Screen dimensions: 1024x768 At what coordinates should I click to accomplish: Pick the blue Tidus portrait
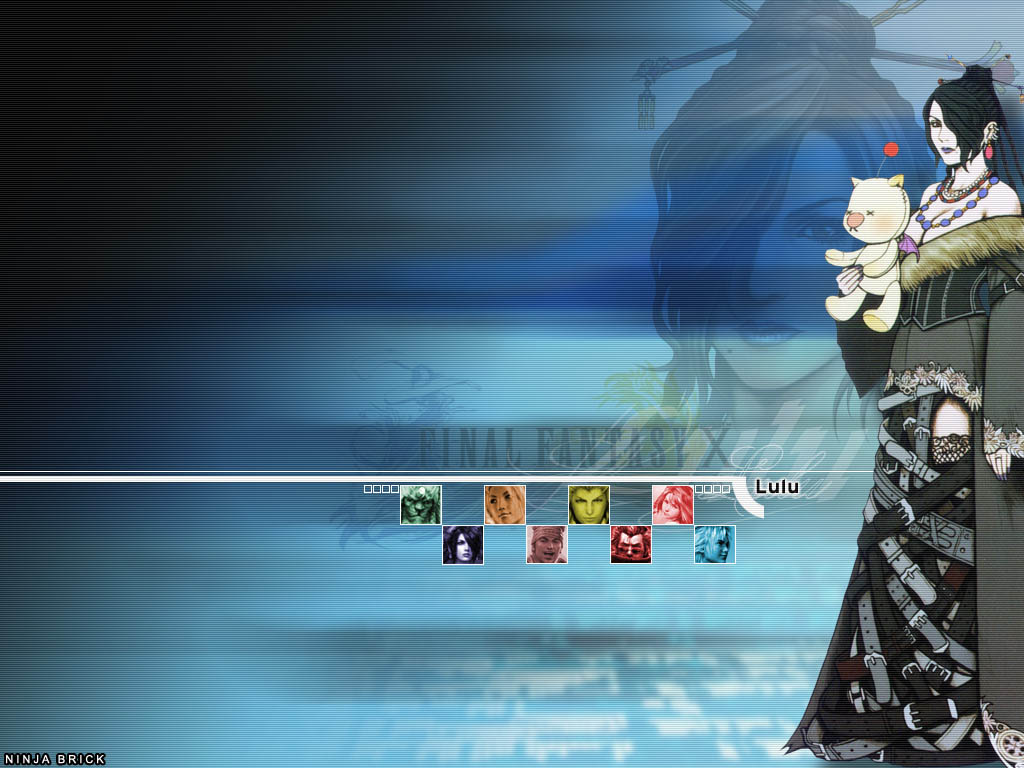coord(715,545)
